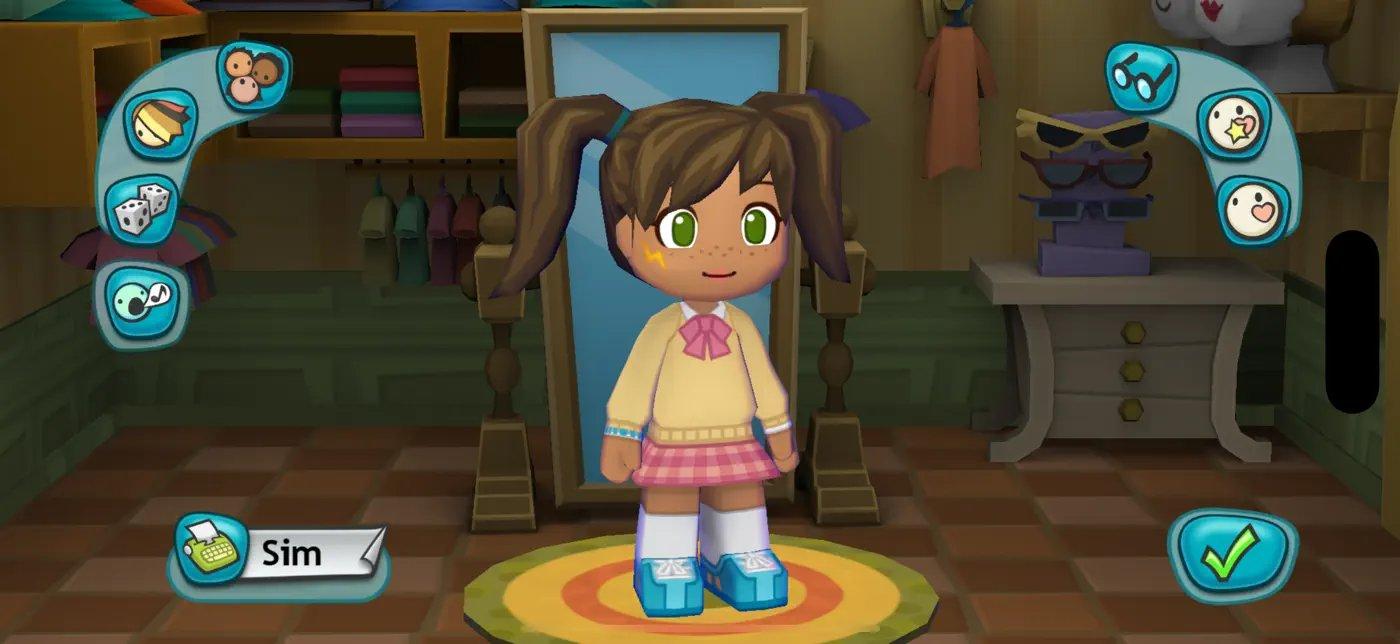Viewport: 1400px width, 644px height.
Task: Select the face with heart icon
Action: tap(1253, 210)
